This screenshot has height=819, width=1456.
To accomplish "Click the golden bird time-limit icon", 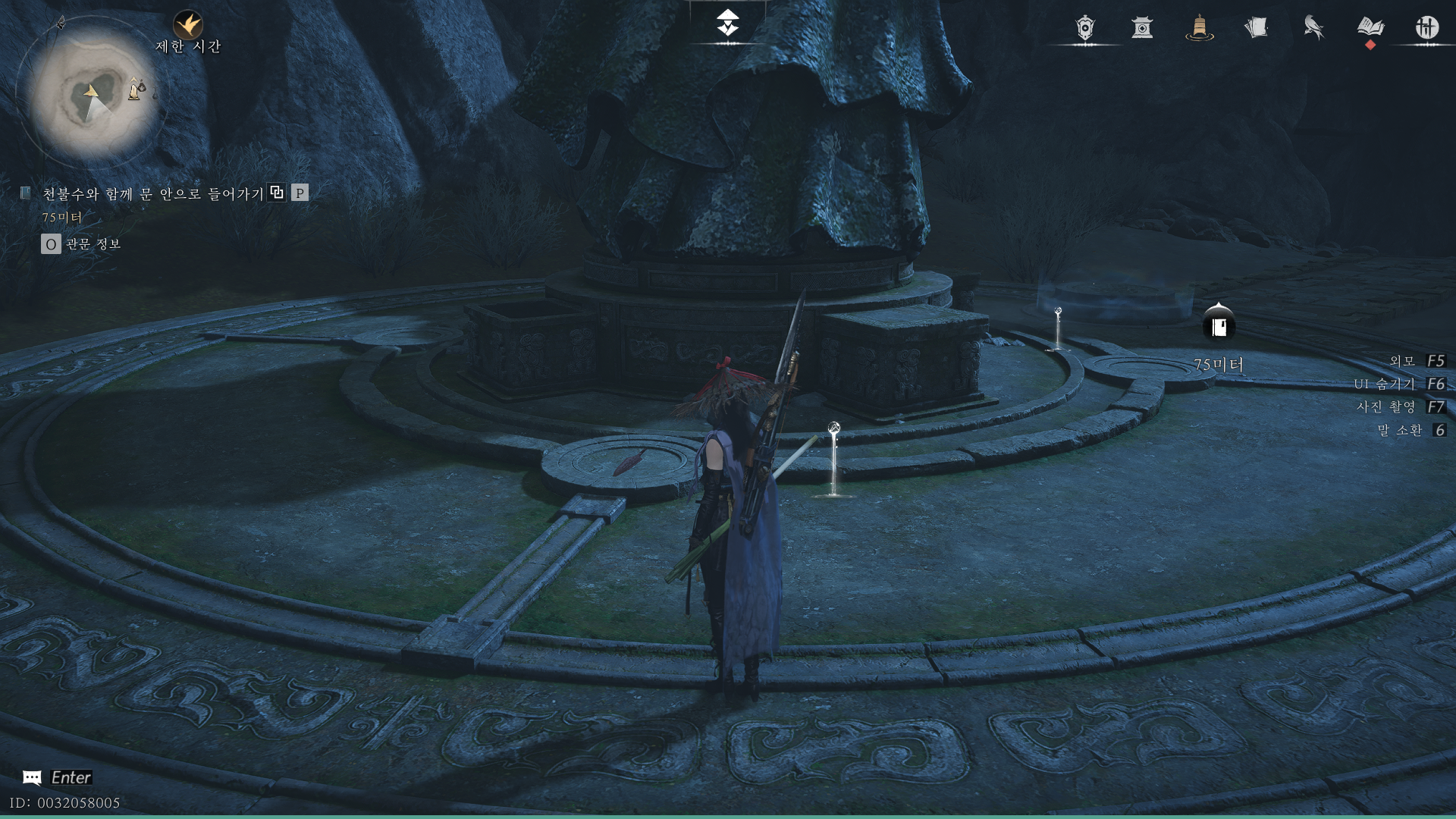I will tap(187, 25).
